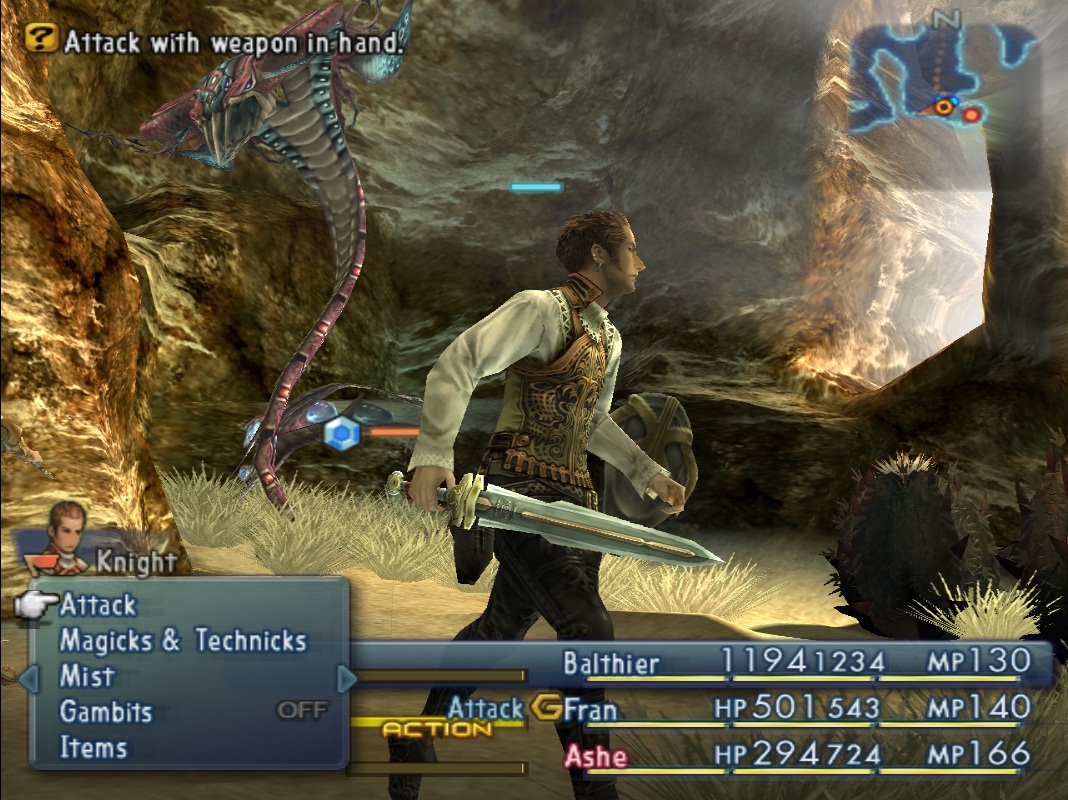Open the Items menu
The width and height of the screenshot is (1068, 800).
click(93, 747)
